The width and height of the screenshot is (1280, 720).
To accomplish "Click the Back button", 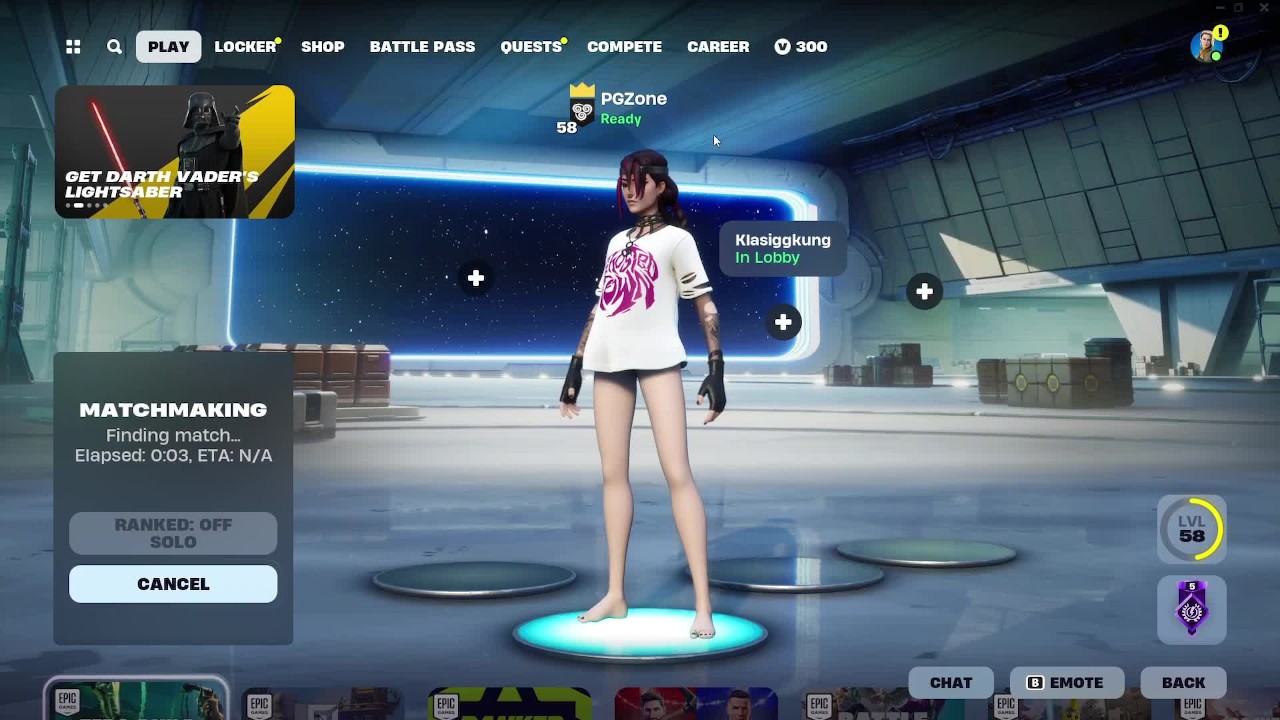I will (x=1183, y=683).
